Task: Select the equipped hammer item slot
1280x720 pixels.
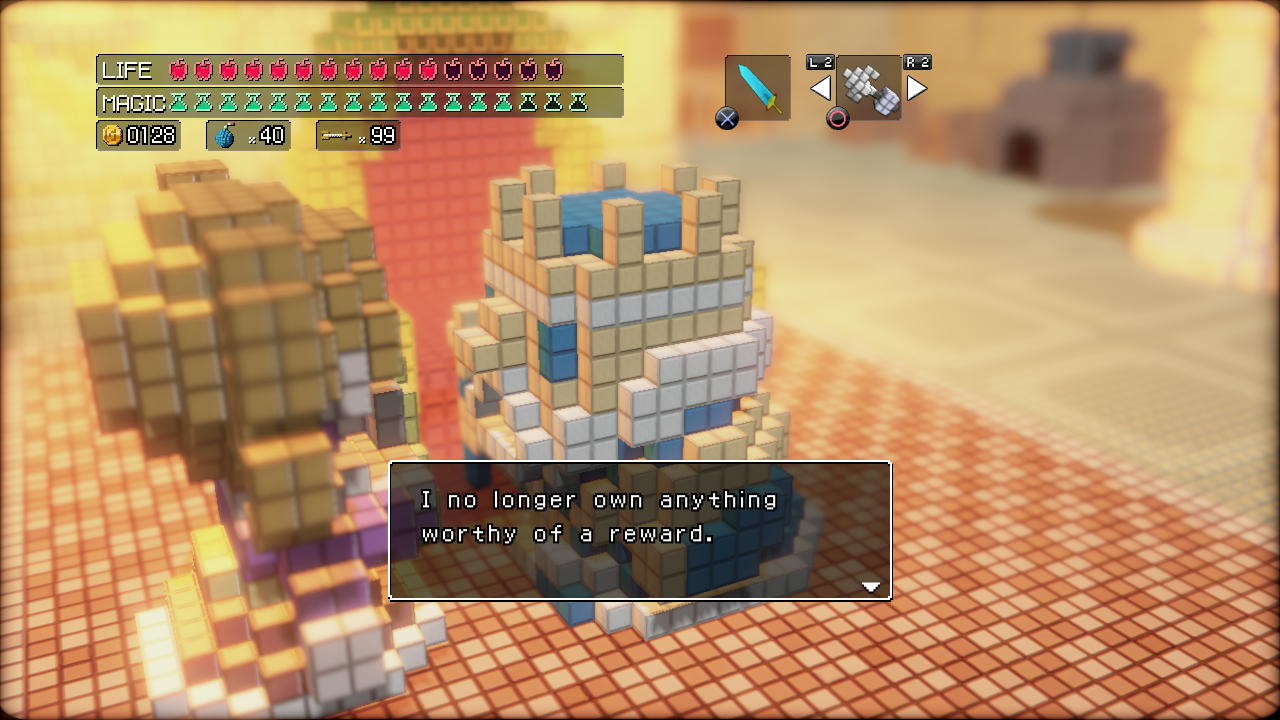Action: coord(869,88)
